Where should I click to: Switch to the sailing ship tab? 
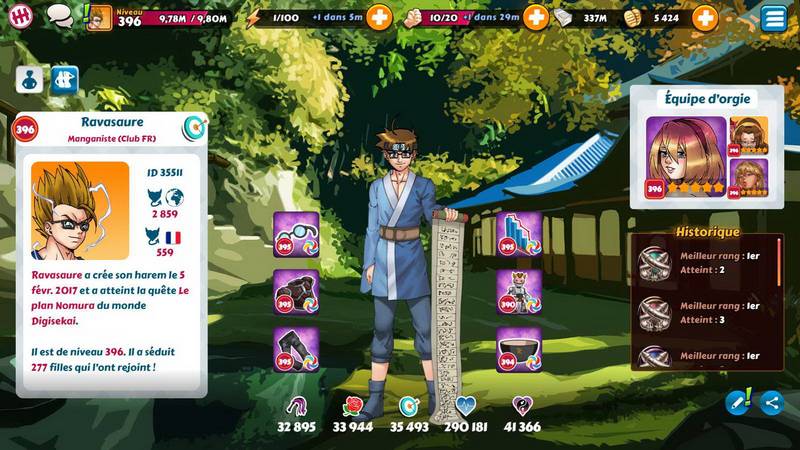(x=65, y=79)
